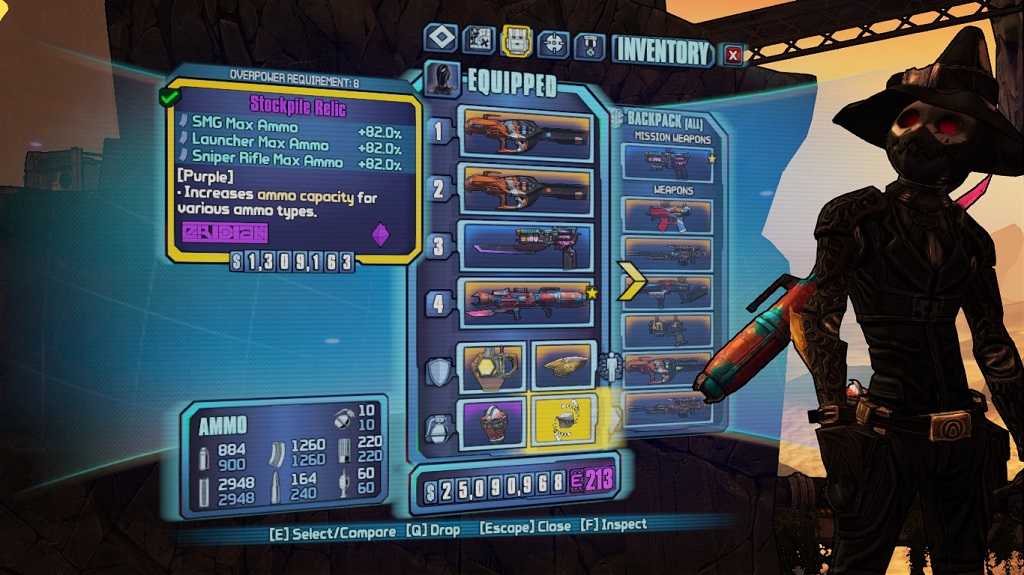Pick the blue weapon in equipped slot 3
The width and height of the screenshot is (1024, 575).
click(x=527, y=246)
